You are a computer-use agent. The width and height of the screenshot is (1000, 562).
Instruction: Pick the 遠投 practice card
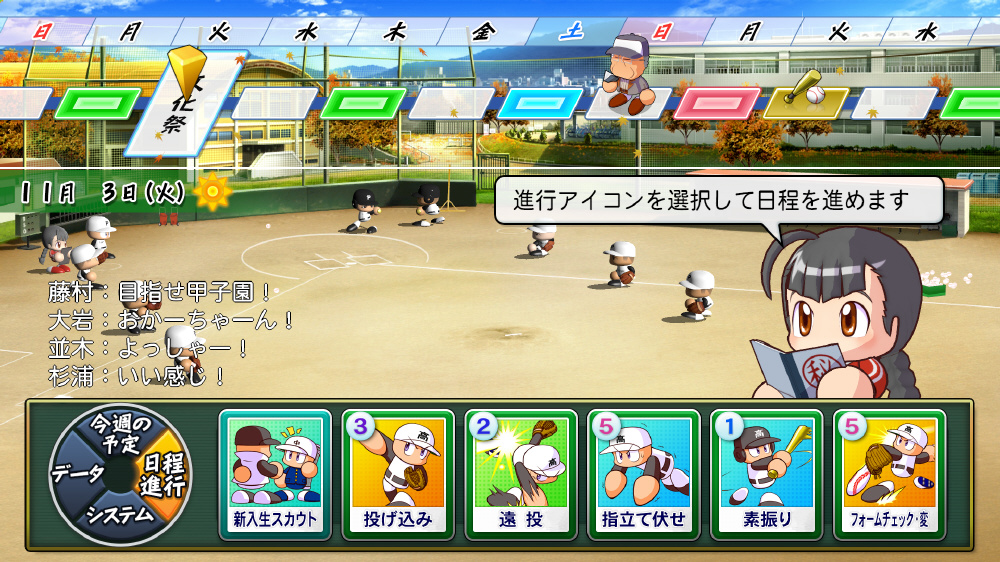coord(521,474)
